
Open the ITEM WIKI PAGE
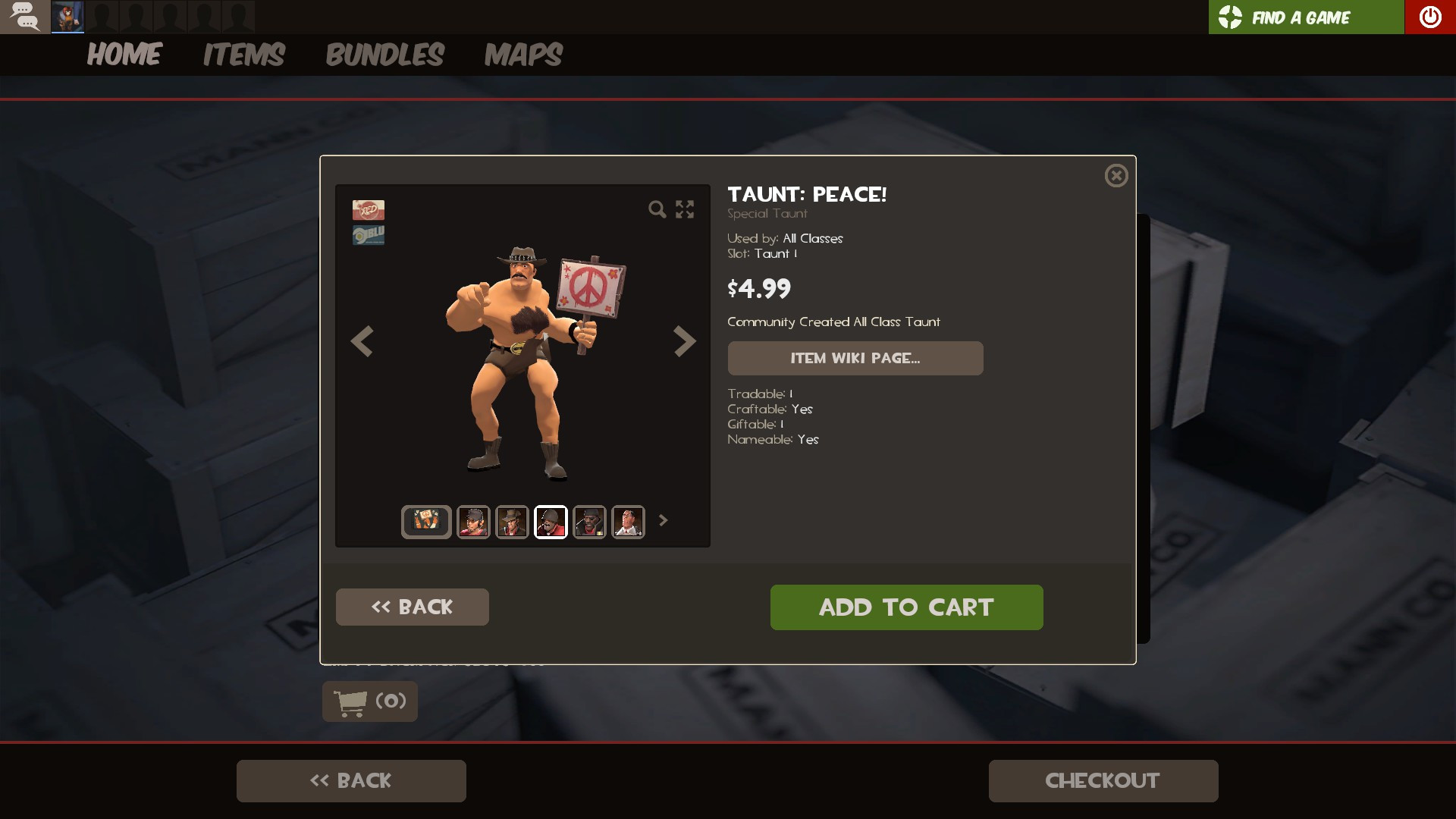[x=855, y=358]
